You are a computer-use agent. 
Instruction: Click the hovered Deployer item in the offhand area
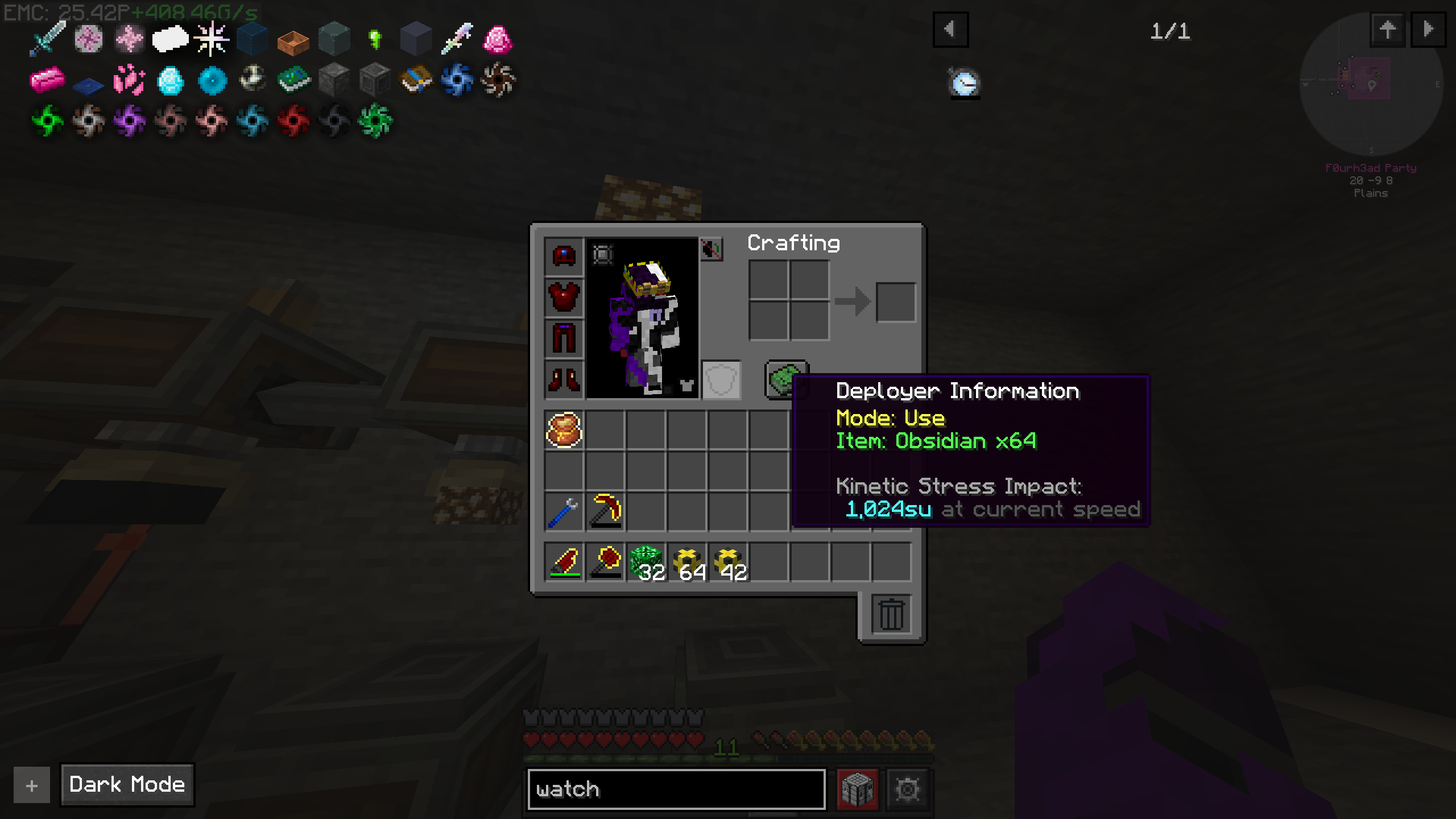788,380
